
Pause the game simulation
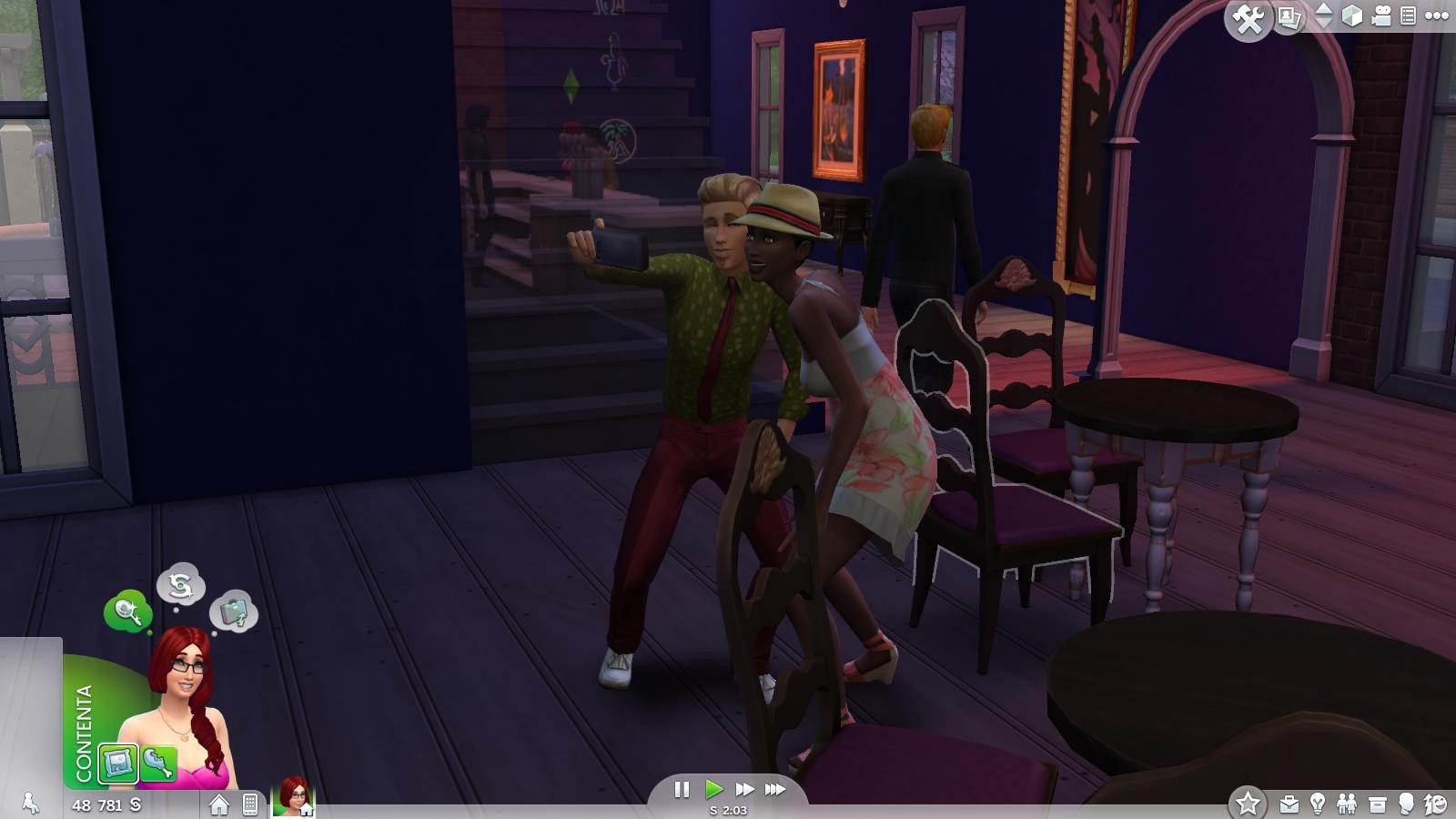click(683, 790)
